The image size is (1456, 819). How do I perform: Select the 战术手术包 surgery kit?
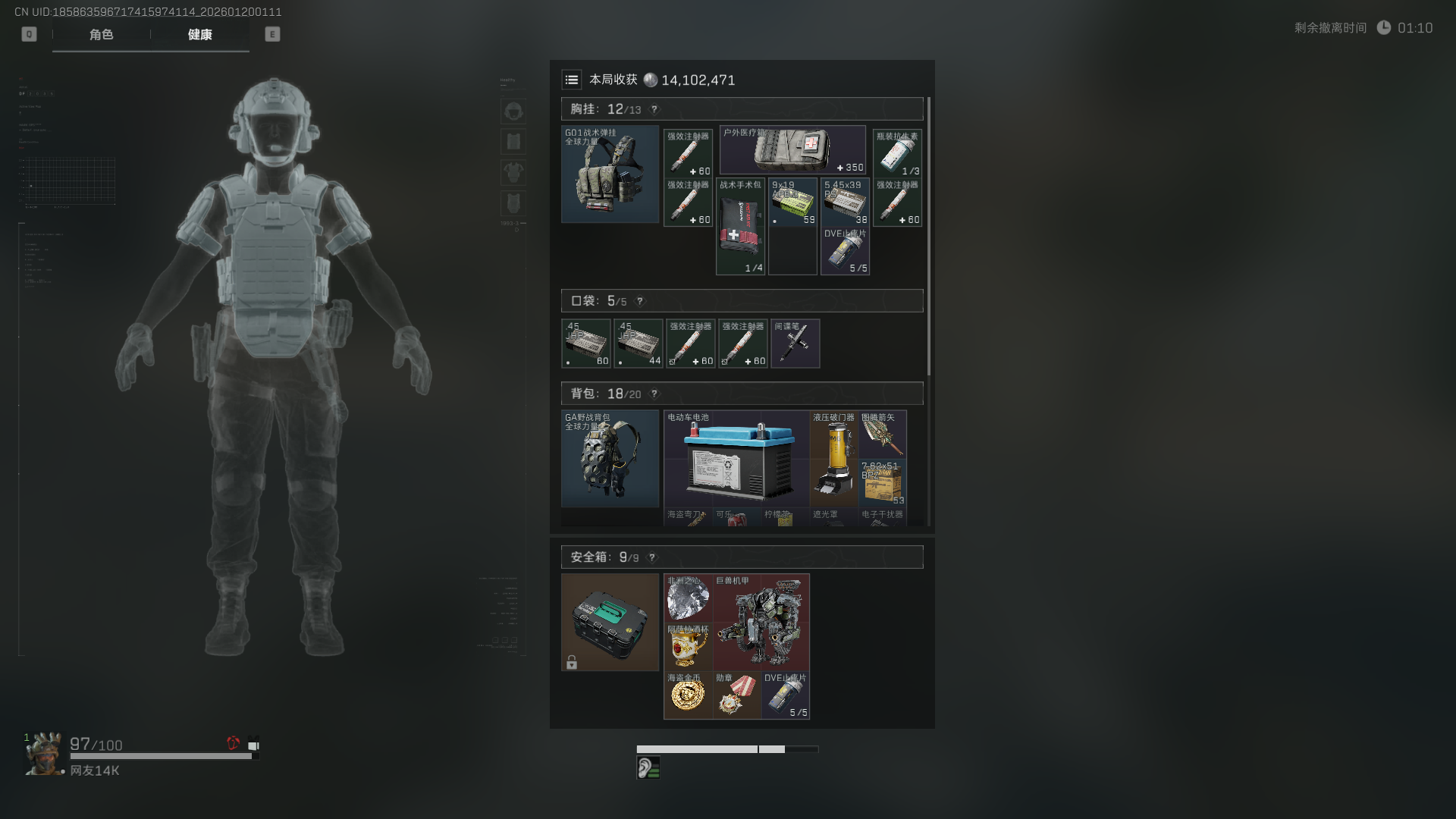[x=740, y=227]
